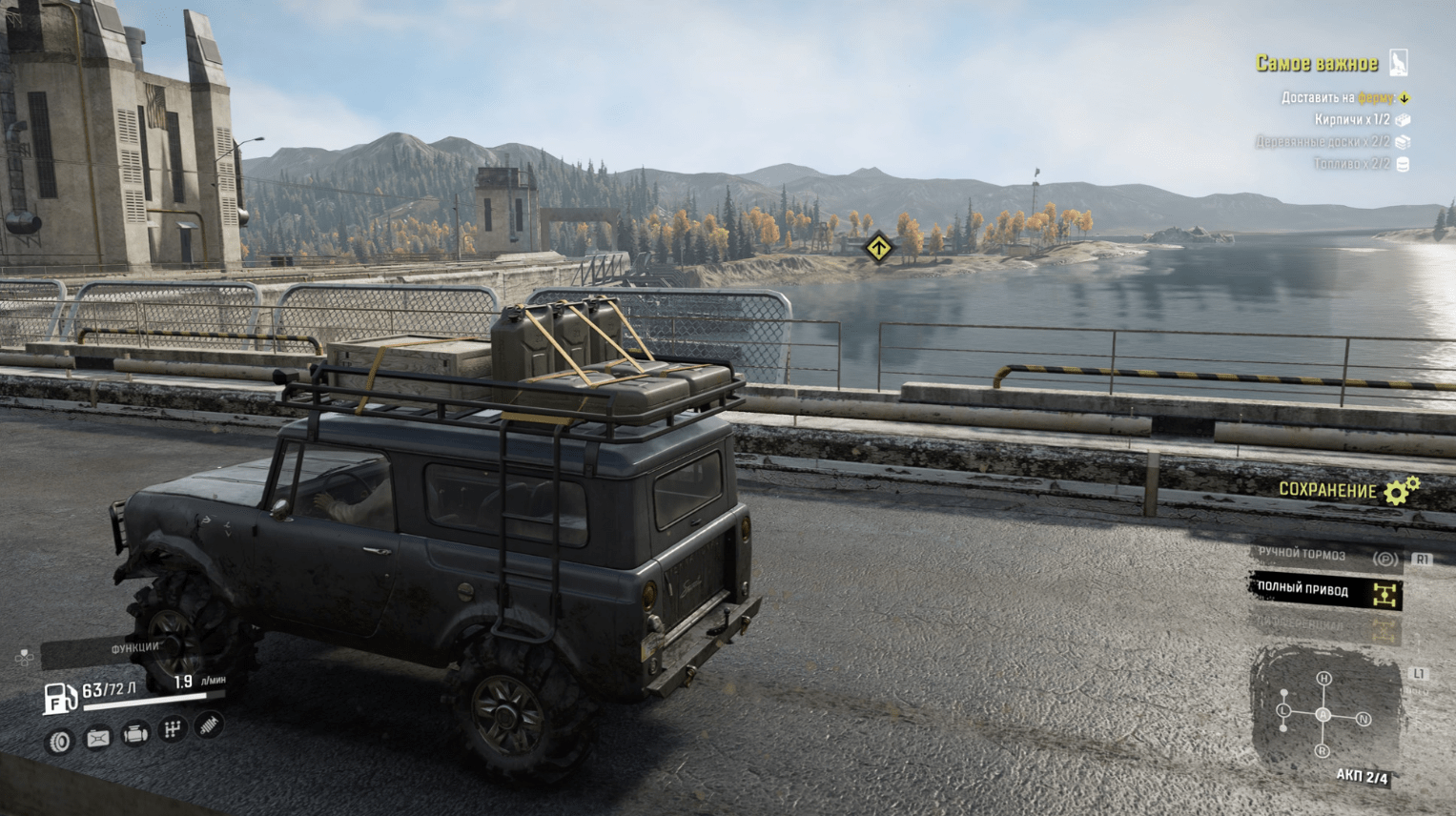The width and height of the screenshot is (1456, 816).
Task: Click the Кирпичи x 1/2 objective
Action: pyautogui.click(x=1352, y=120)
